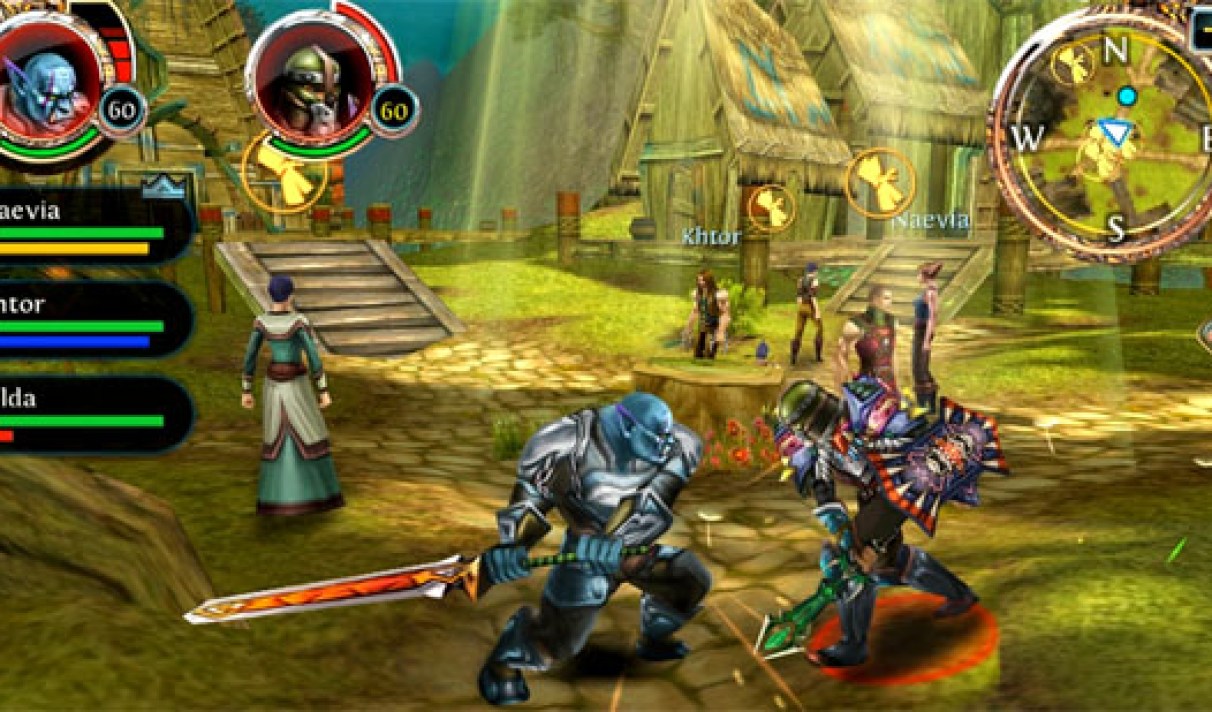Viewport: 1212px width, 712px height.
Task: Click the minimap's minus zoom button
Action: coord(1201,30)
